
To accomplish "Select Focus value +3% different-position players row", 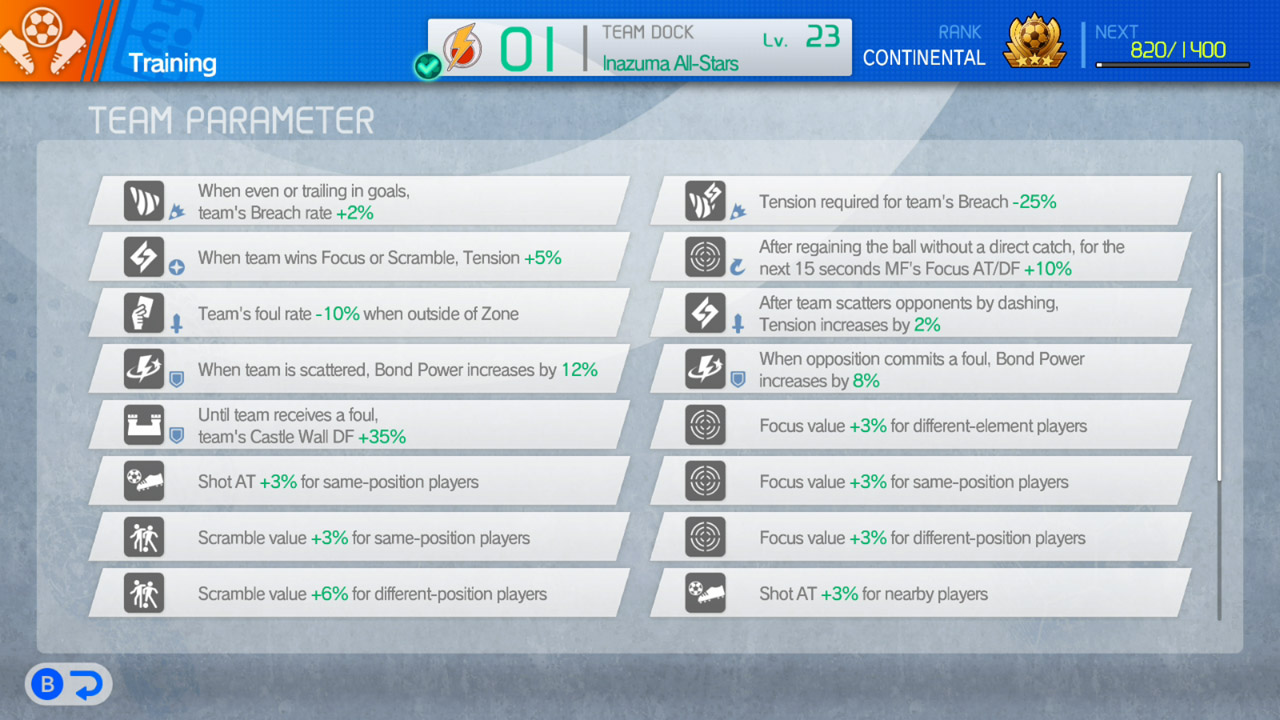I will (920, 537).
